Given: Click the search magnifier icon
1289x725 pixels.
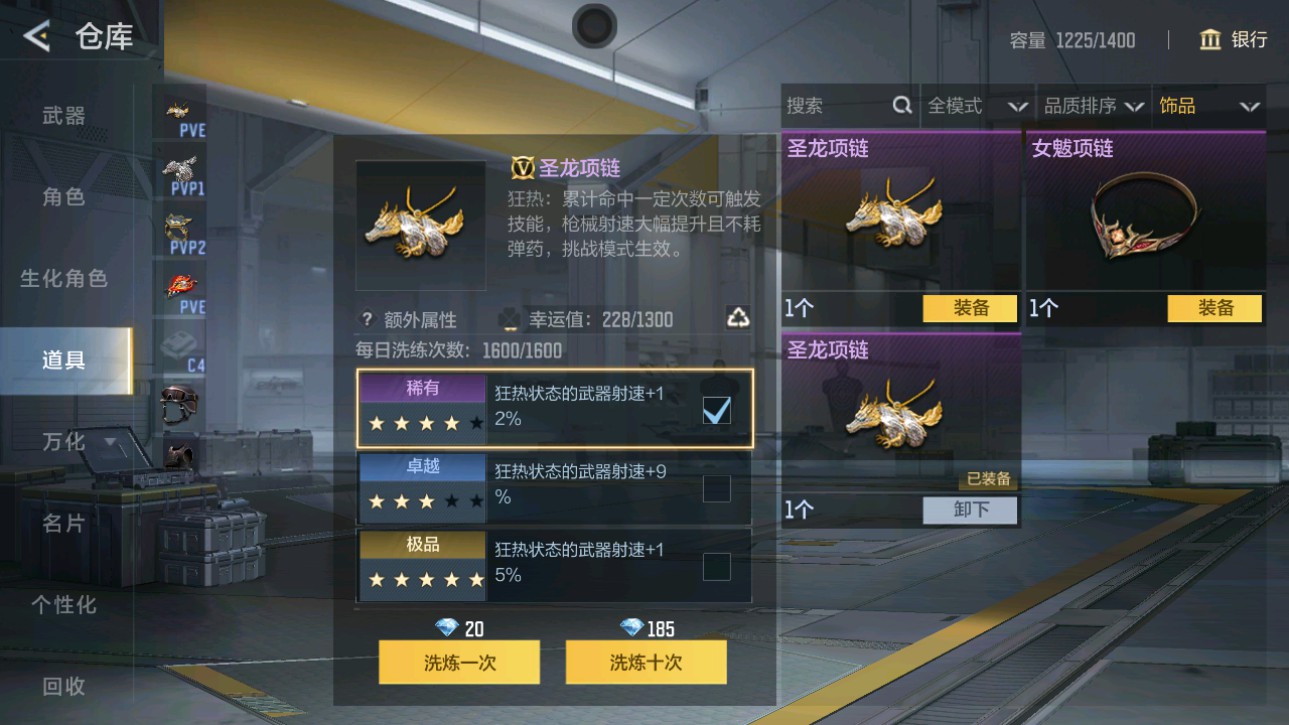Looking at the screenshot, I should pyautogui.click(x=903, y=105).
